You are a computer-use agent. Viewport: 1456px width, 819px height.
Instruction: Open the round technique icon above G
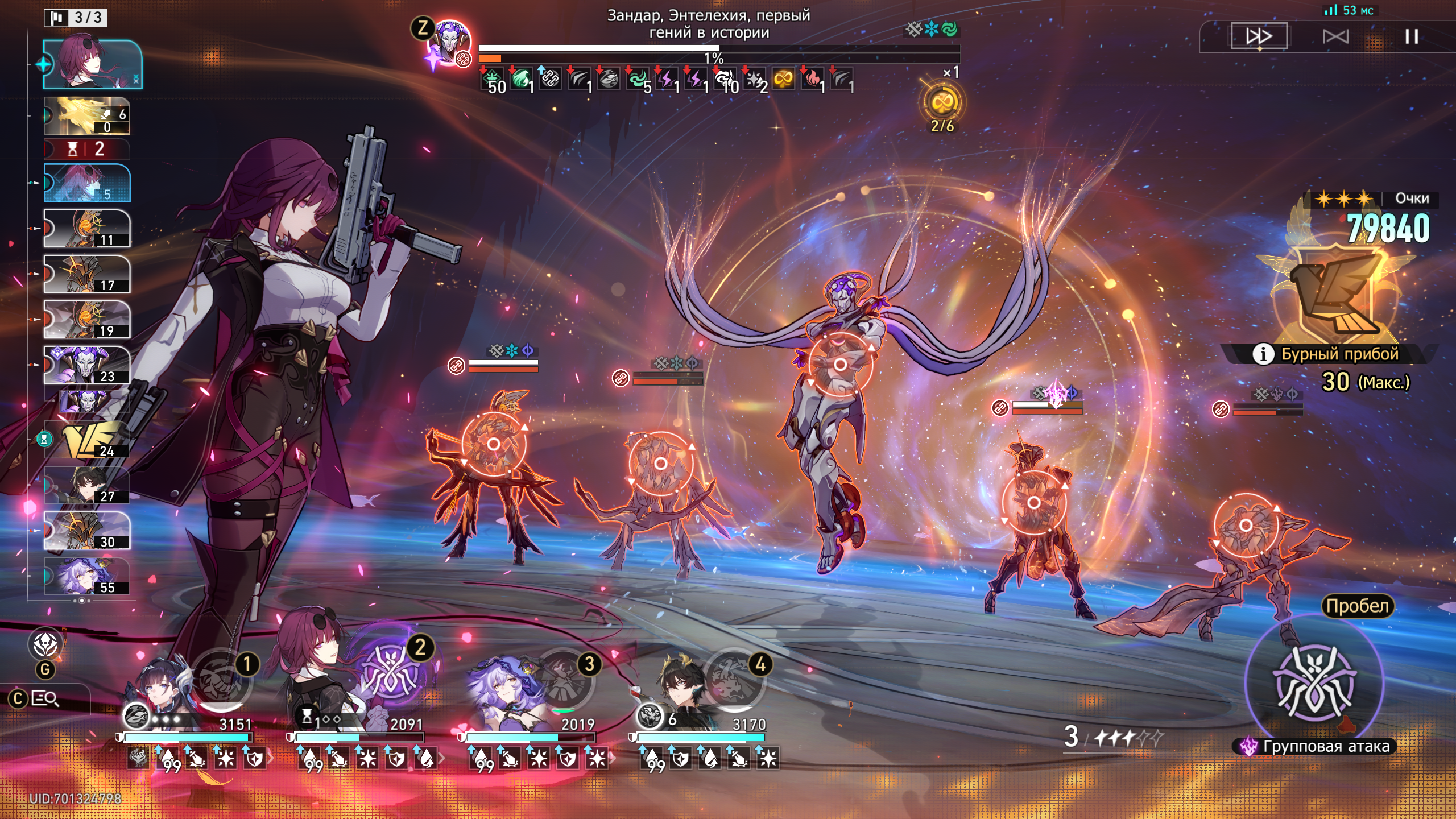[x=45, y=644]
